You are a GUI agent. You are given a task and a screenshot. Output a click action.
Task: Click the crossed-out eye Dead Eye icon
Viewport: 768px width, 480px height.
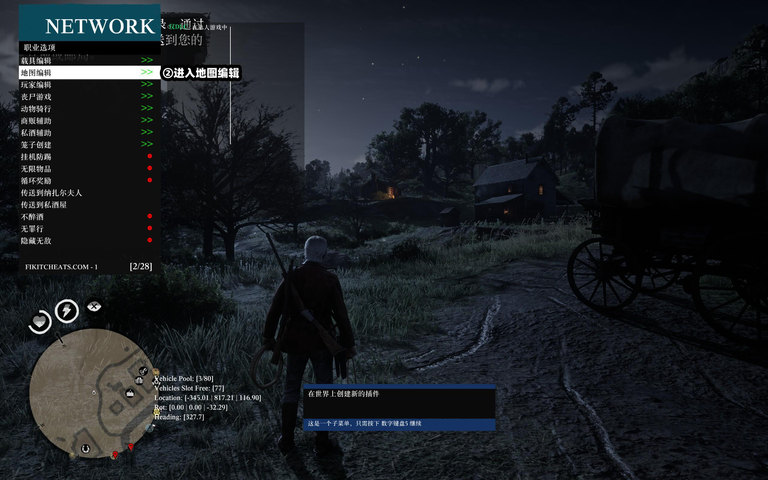95,306
